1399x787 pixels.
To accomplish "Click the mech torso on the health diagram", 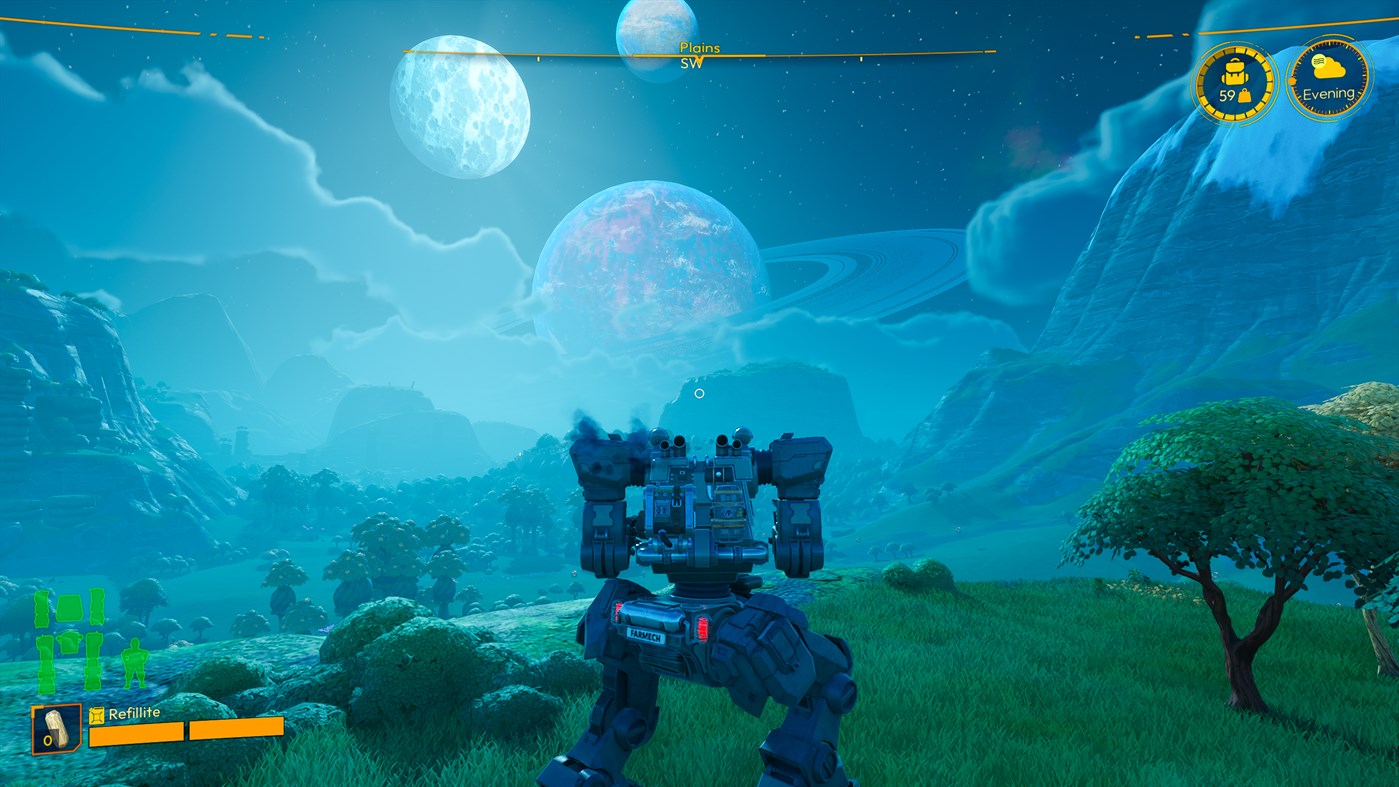I will tap(69, 607).
